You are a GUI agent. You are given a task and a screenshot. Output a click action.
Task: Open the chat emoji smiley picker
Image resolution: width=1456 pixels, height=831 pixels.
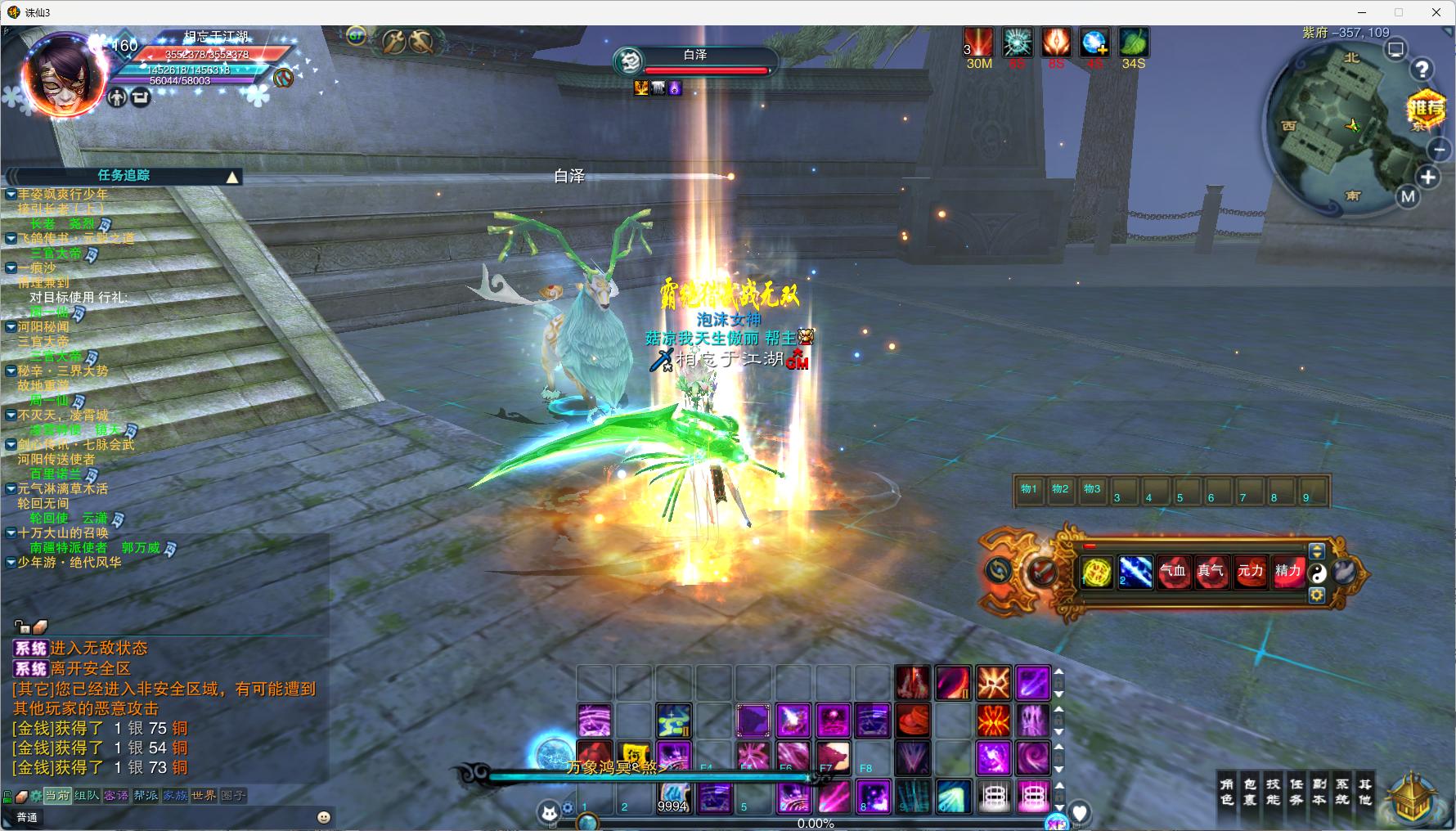[x=324, y=817]
